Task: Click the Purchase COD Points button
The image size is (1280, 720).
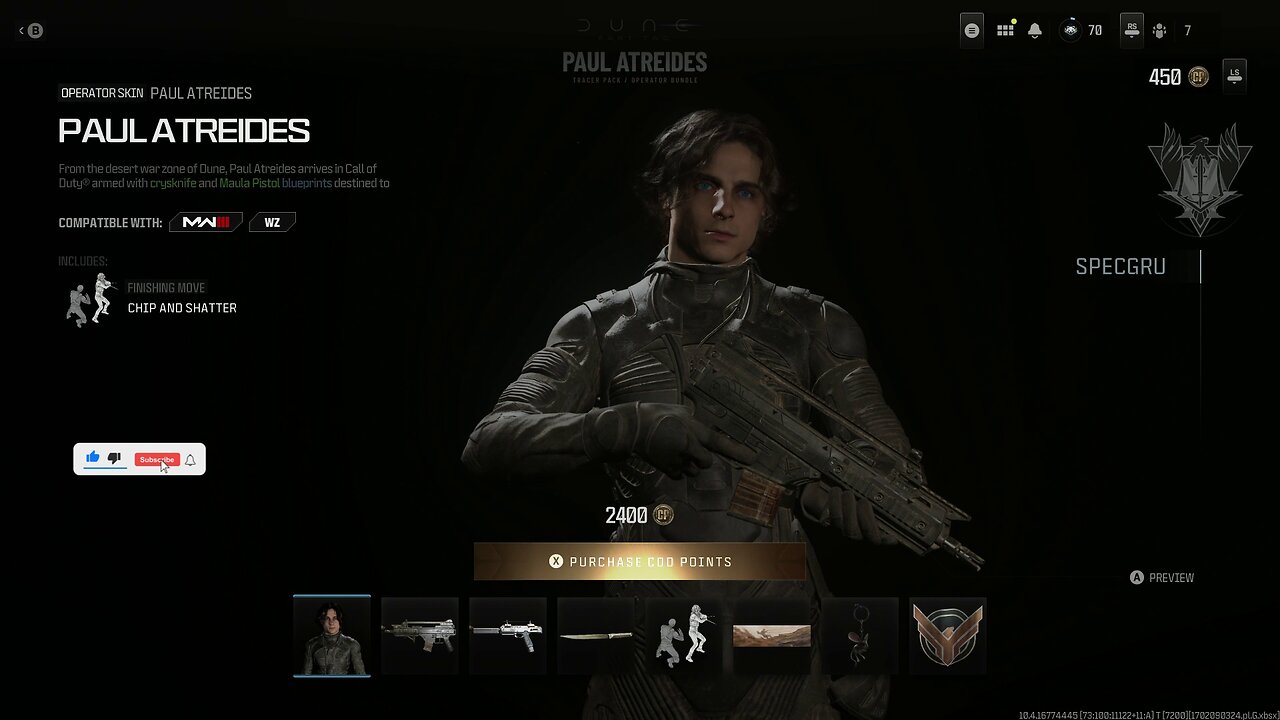Action: 640,561
